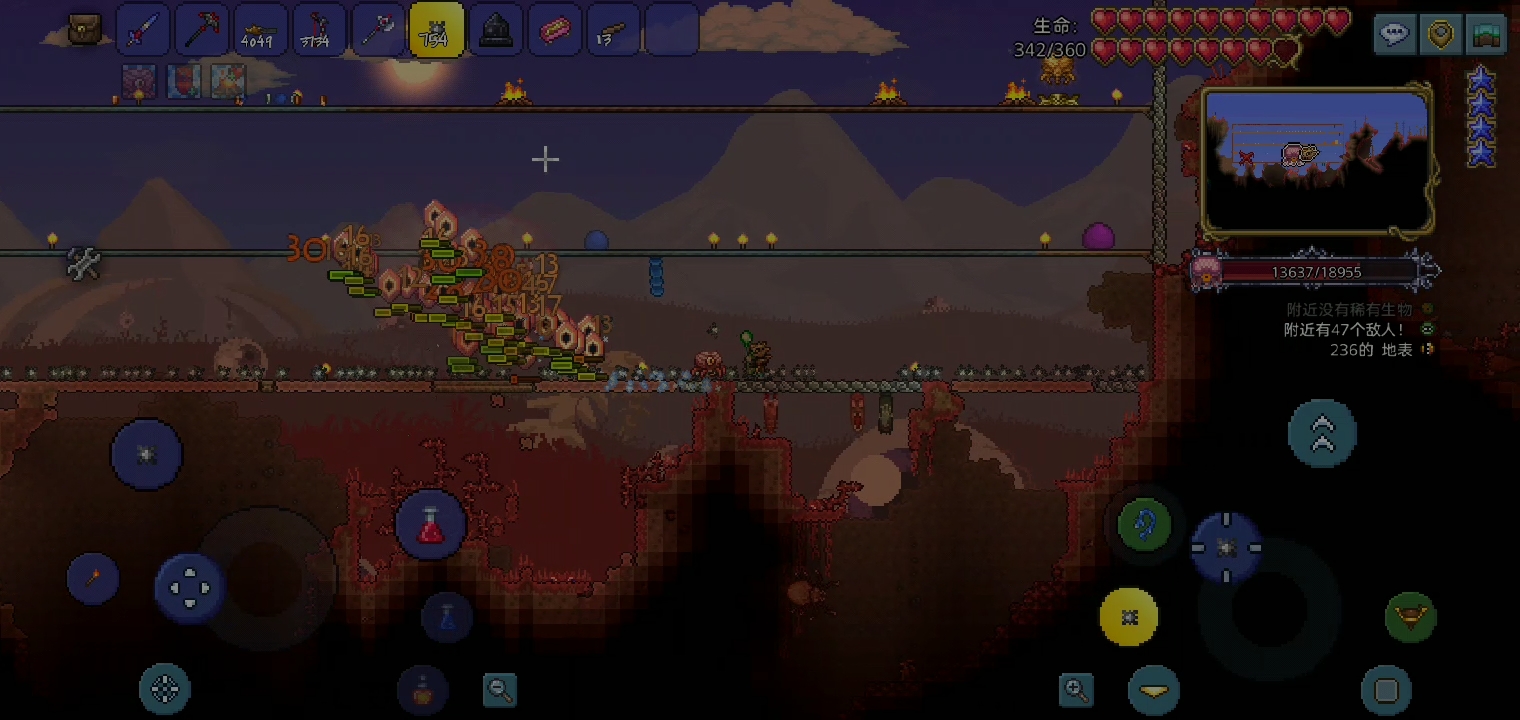Open the inventory backpack
This screenshot has height=720, width=1520.
[84, 29]
